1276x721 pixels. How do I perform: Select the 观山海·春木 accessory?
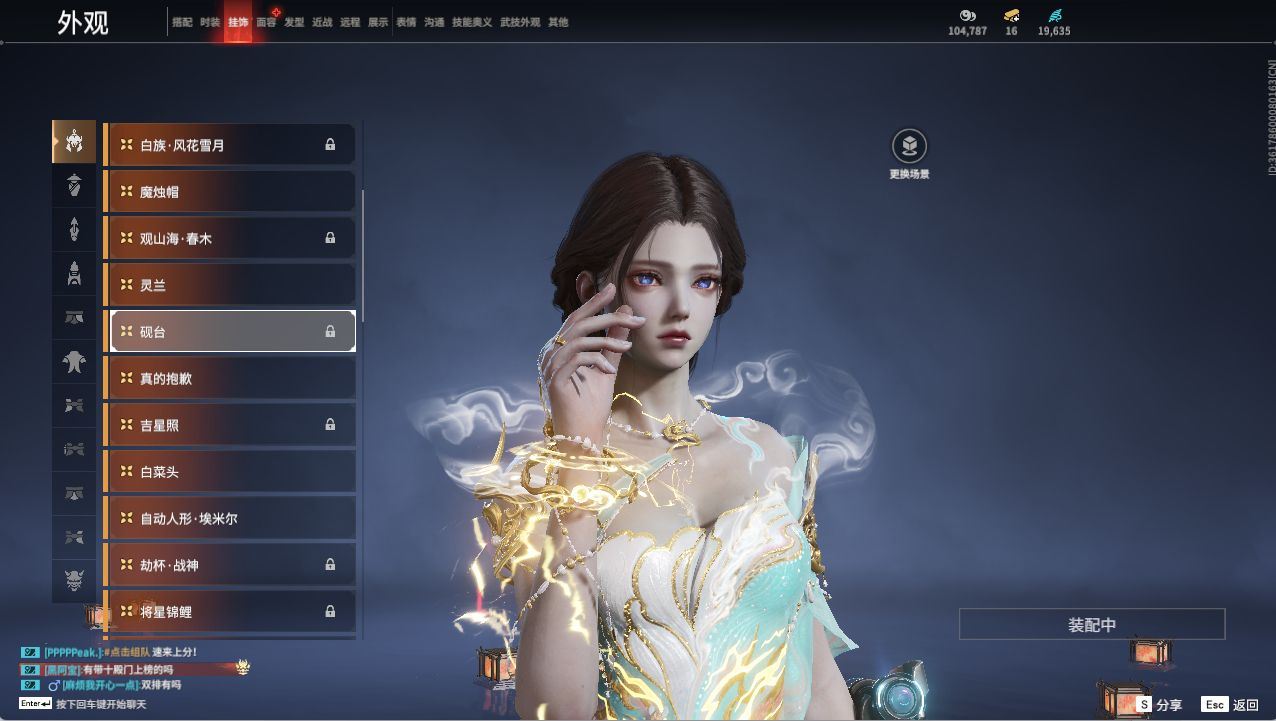point(230,238)
